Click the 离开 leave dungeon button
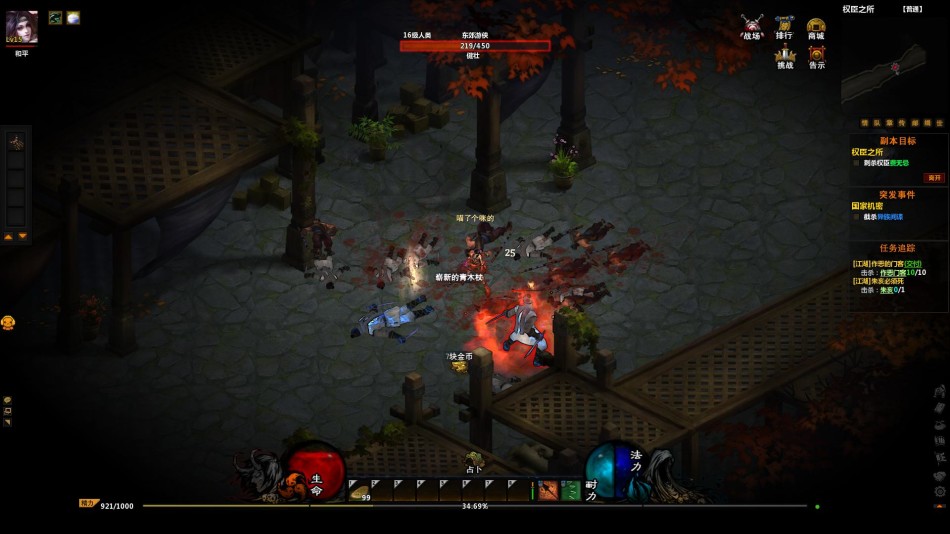This screenshot has width=950, height=534. [934, 176]
